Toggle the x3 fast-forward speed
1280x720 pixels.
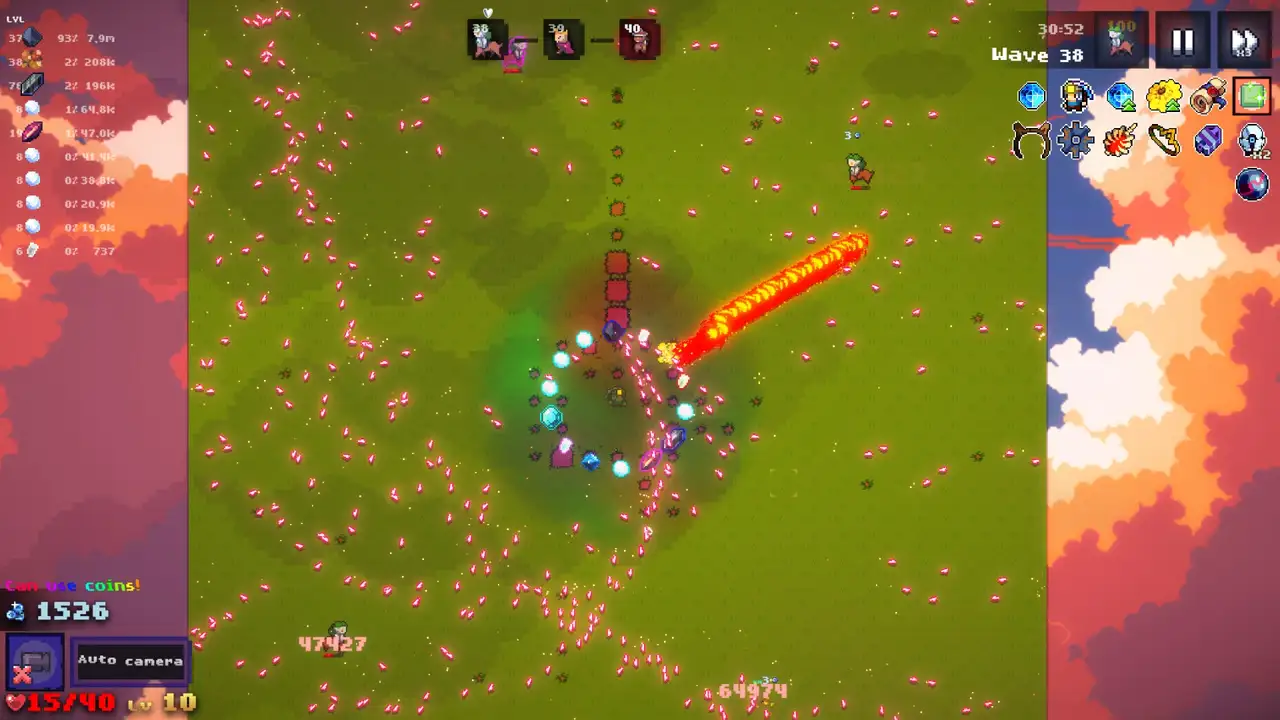click(x=1244, y=42)
